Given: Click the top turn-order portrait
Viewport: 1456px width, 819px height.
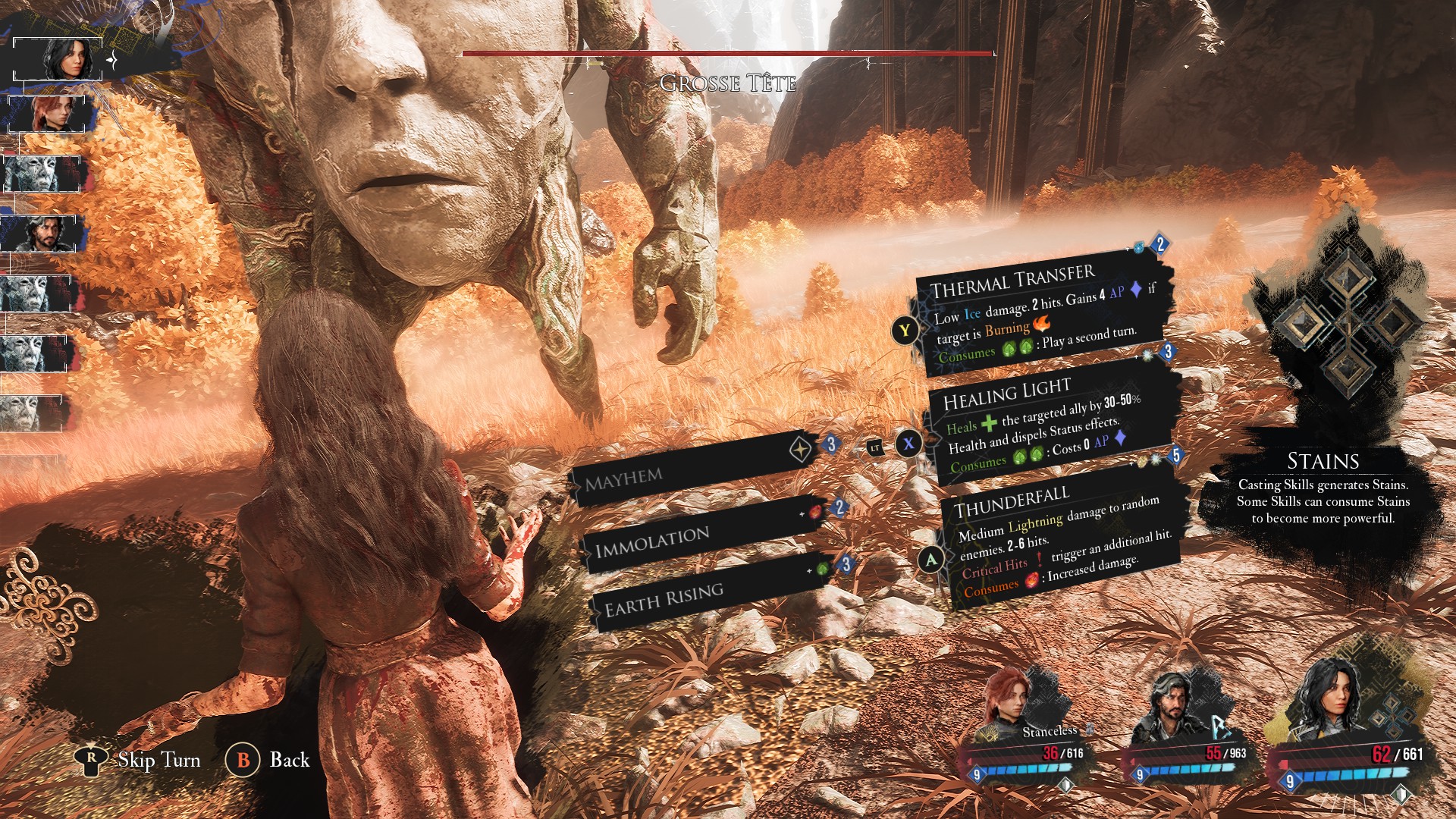Looking at the screenshot, I should tap(58, 59).
